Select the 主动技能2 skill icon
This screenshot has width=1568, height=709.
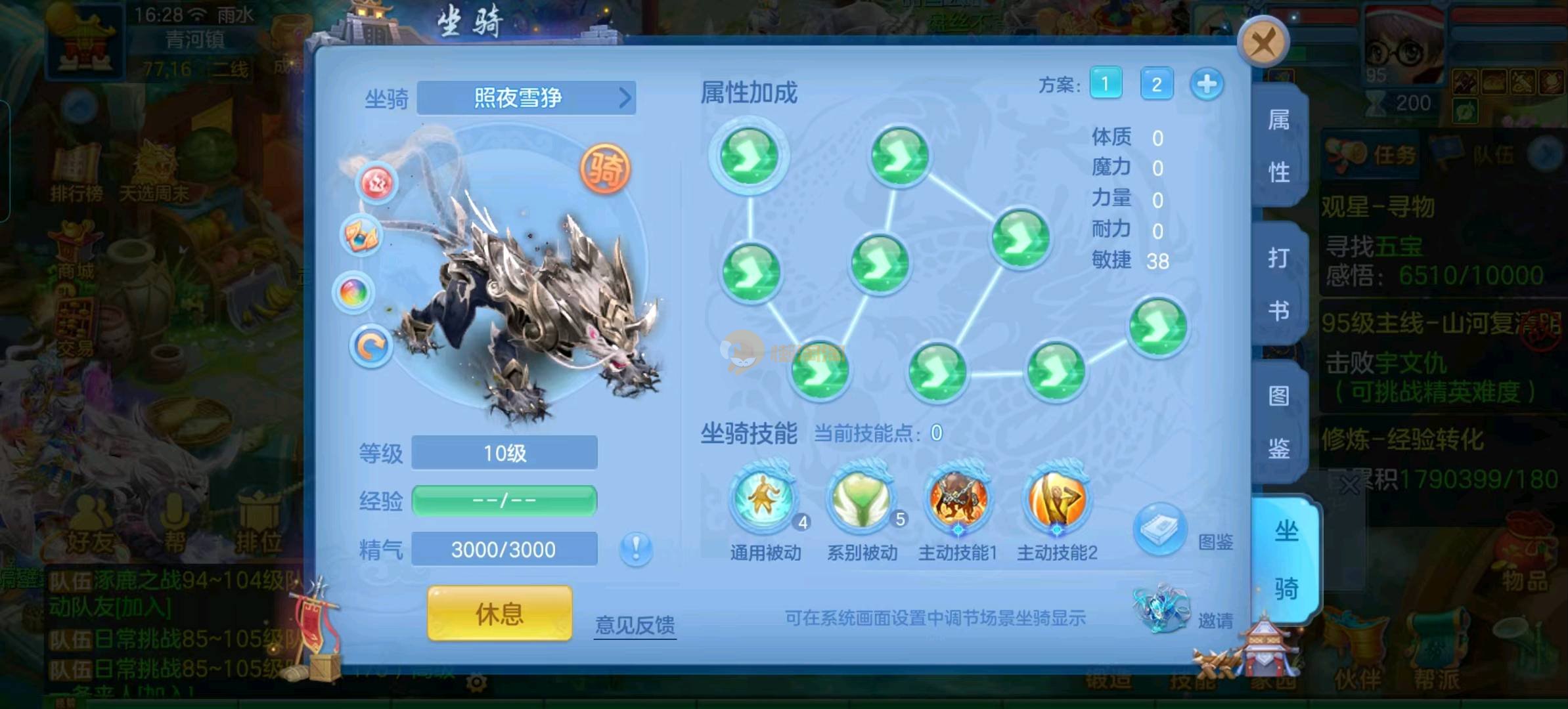[x=1056, y=499]
